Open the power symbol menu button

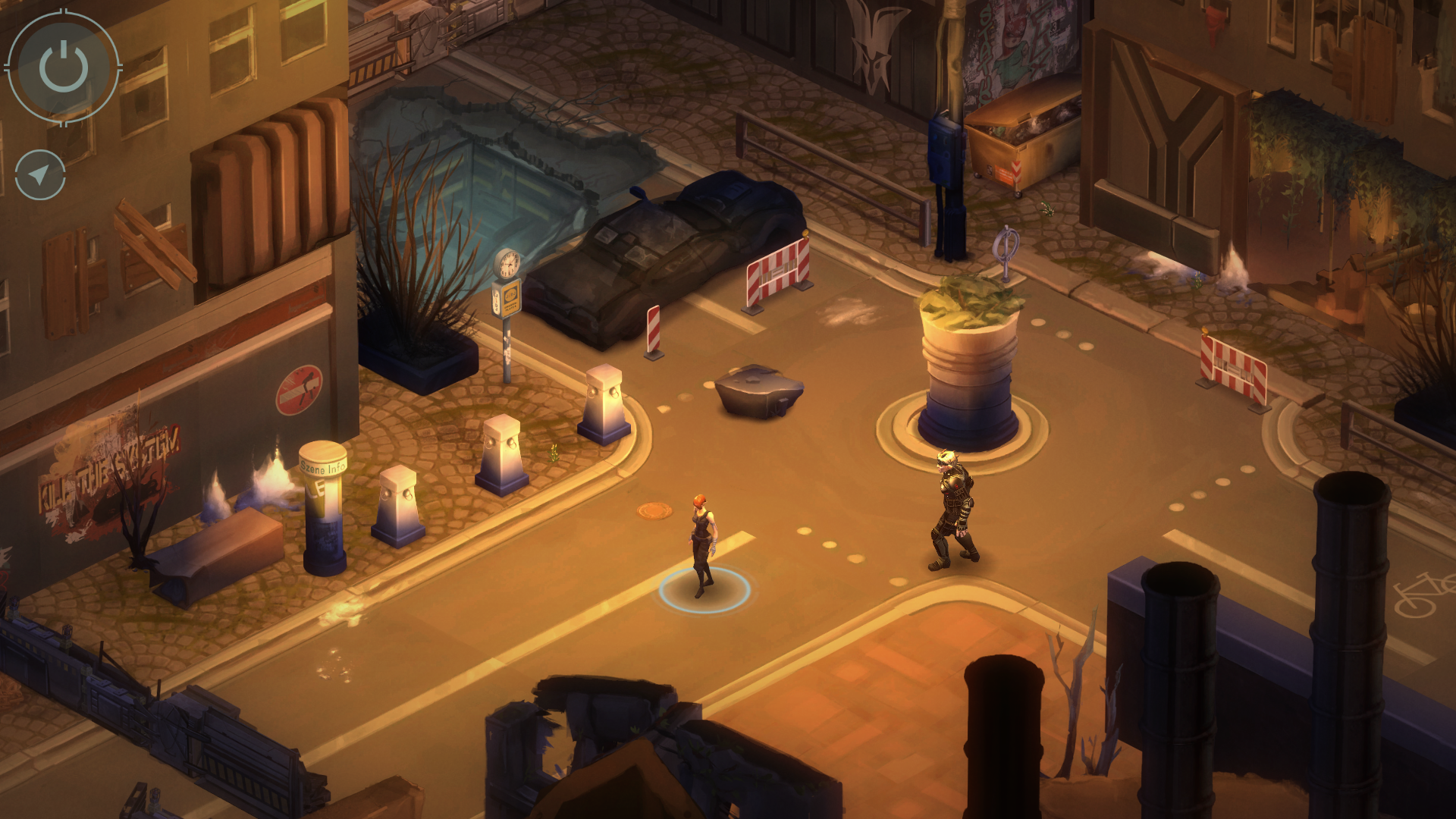coord(64,67)
